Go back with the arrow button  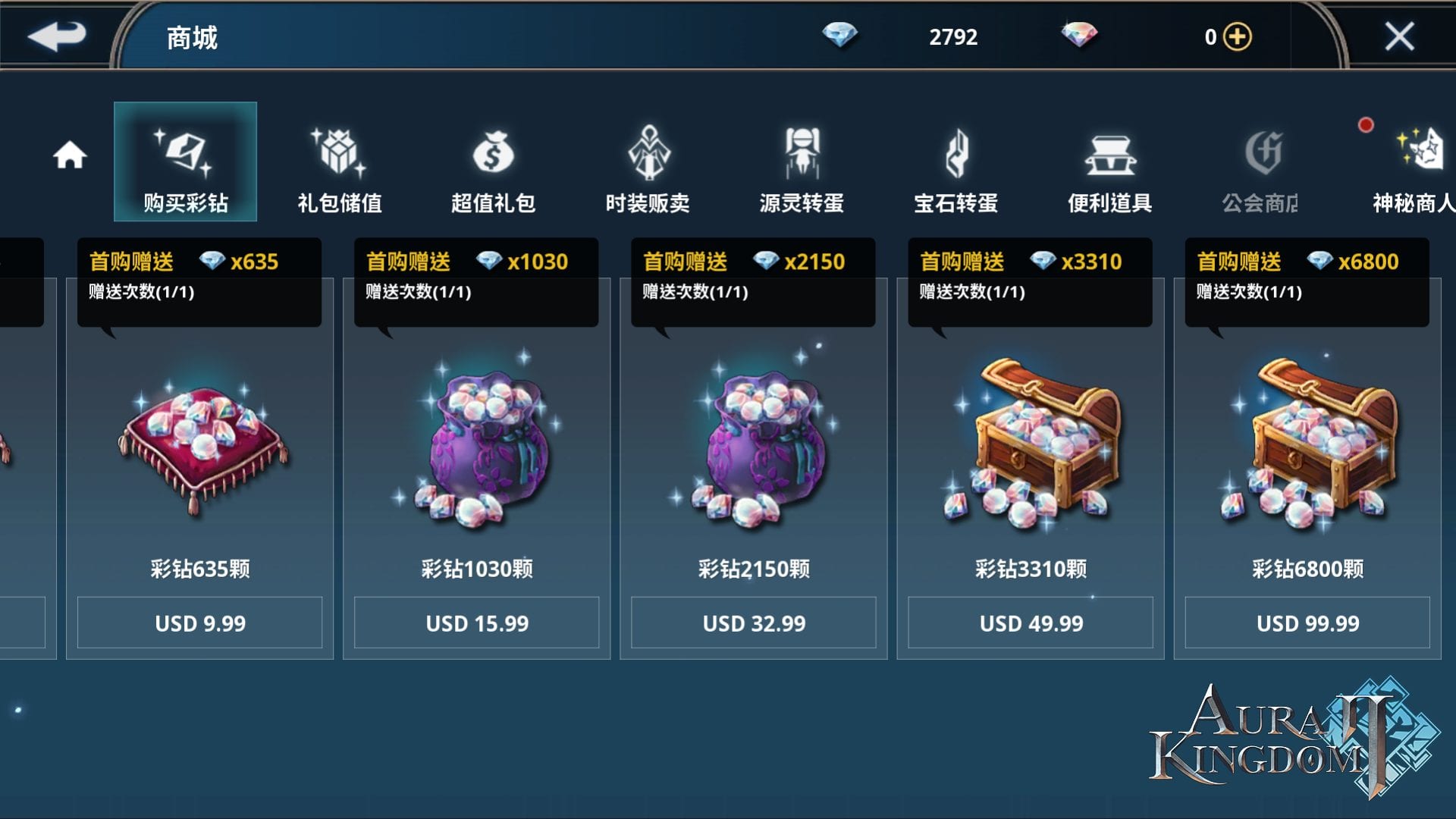[x=57, y=36]
